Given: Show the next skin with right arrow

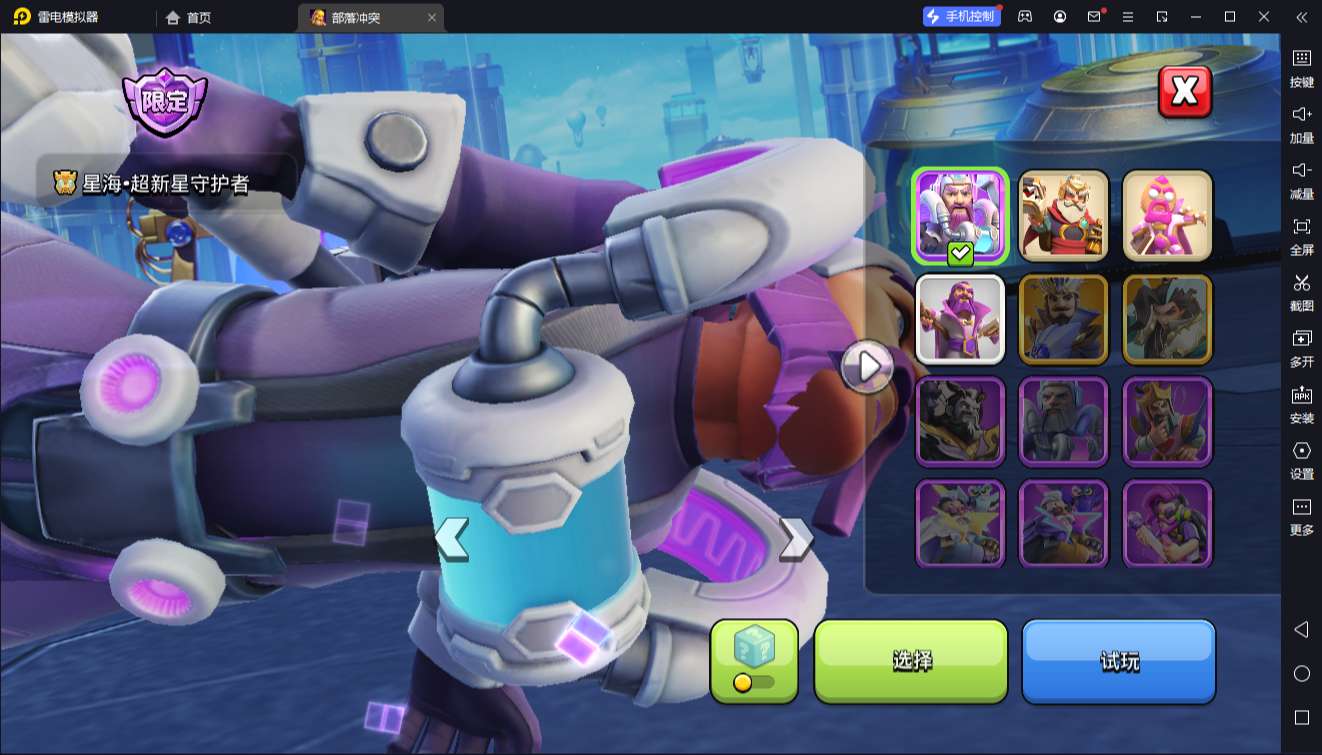Looking at the screenshot, I should pos(795,539).
